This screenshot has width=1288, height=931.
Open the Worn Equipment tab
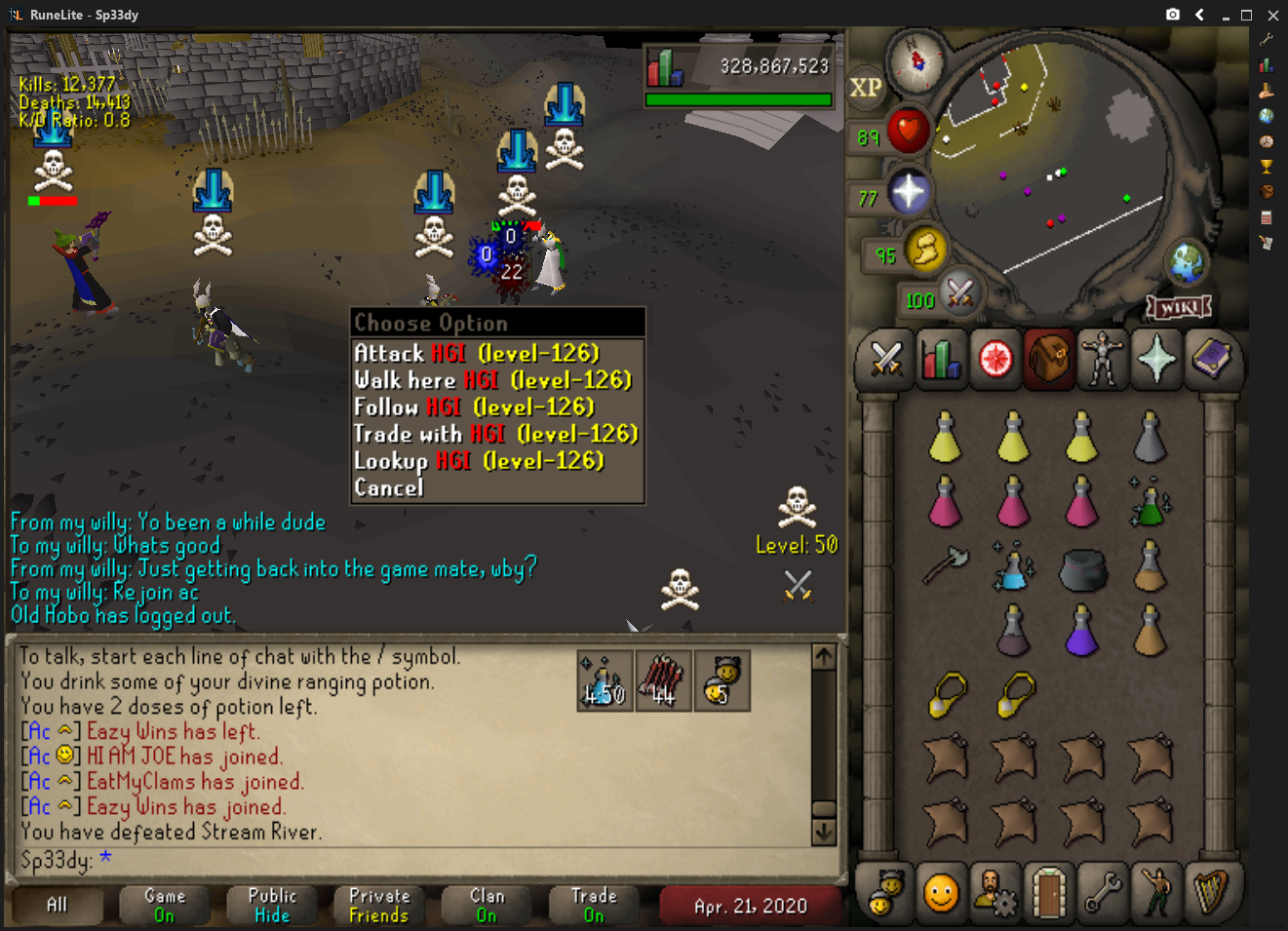point(1103,360)
